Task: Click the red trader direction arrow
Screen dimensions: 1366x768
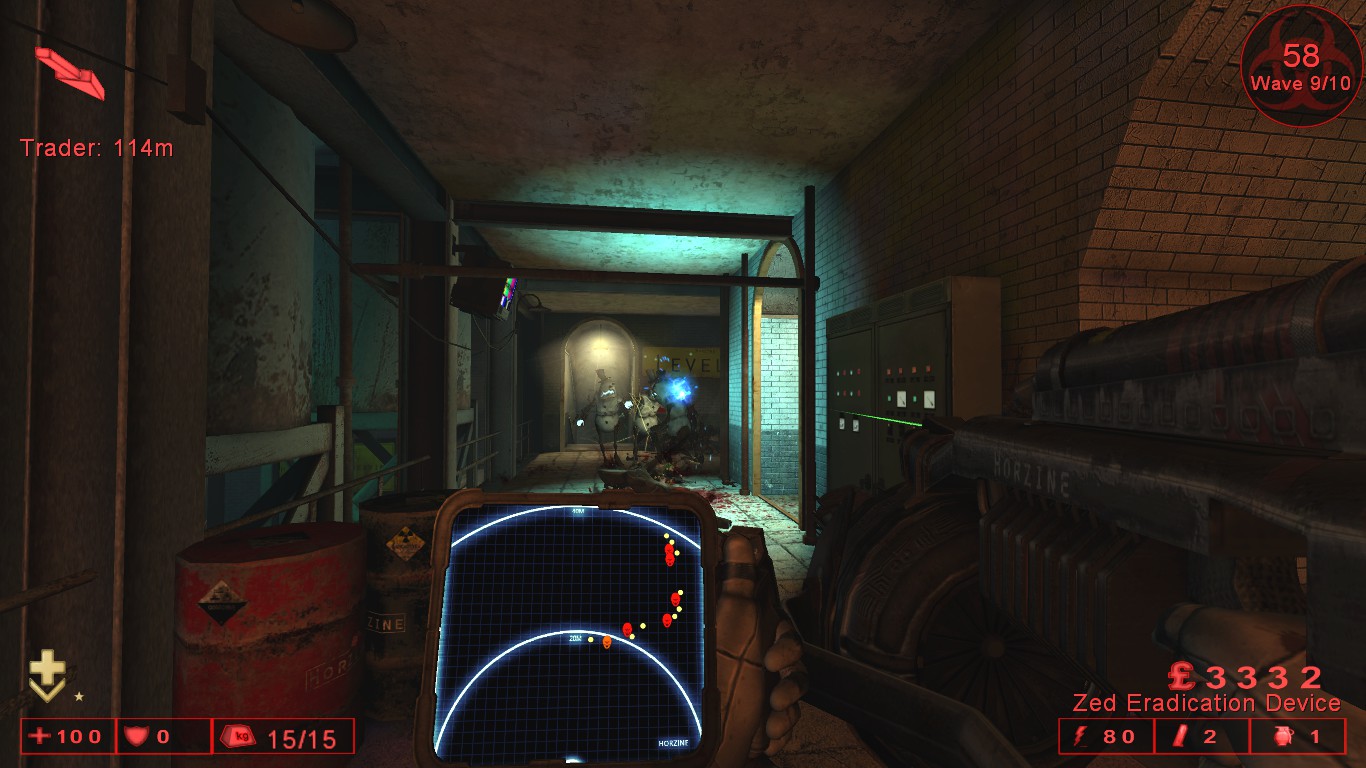Action: tap(70, 72)
